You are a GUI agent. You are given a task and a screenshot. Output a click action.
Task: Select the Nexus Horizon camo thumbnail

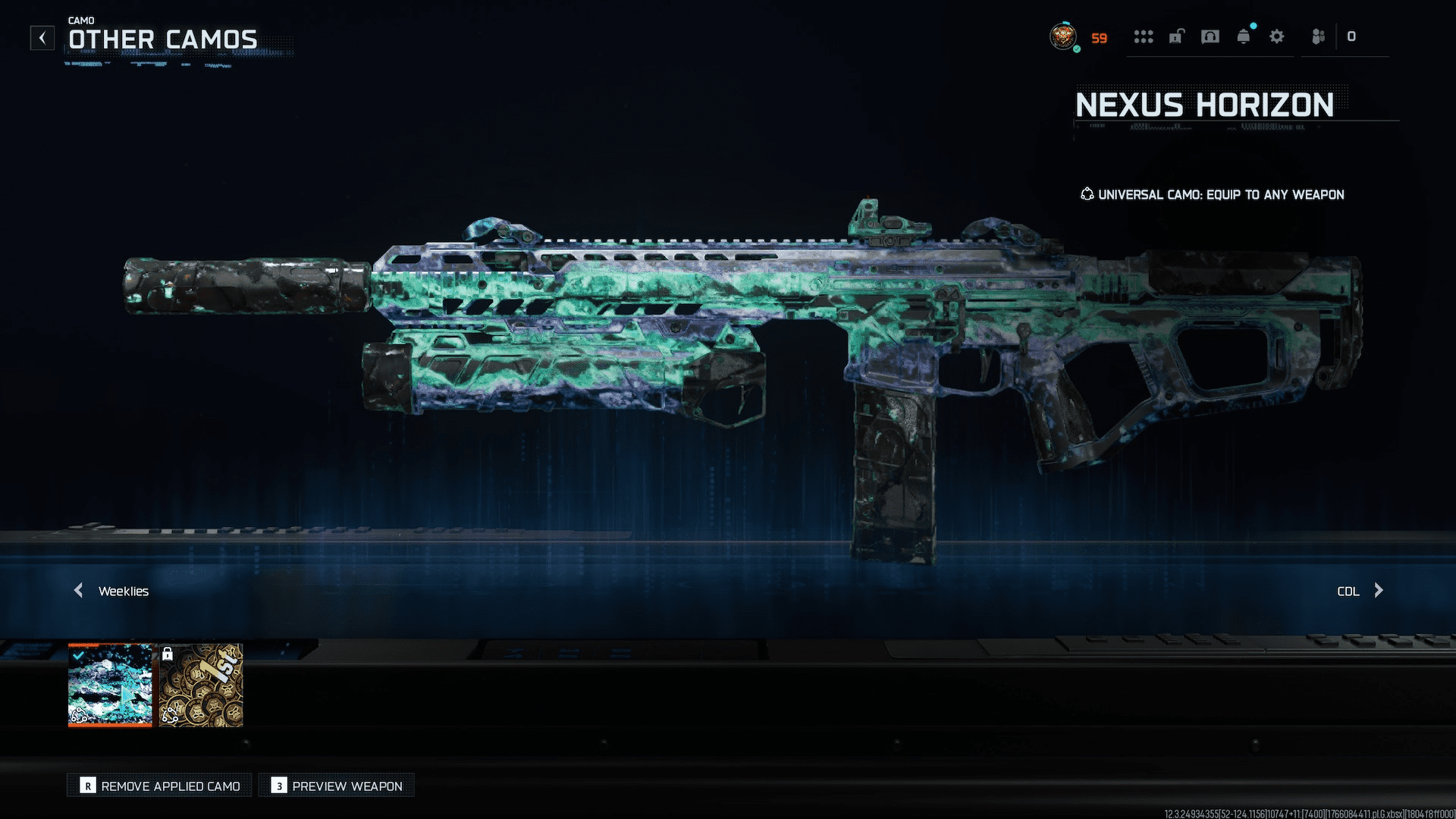tap(110, 685)
